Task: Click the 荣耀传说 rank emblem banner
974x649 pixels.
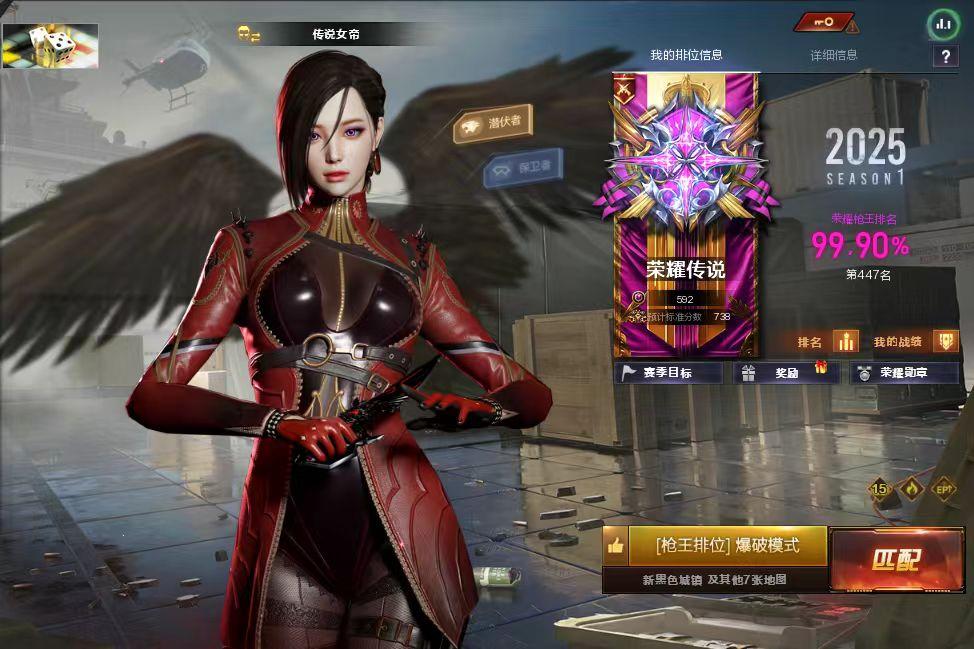Action: click(686, 215)
